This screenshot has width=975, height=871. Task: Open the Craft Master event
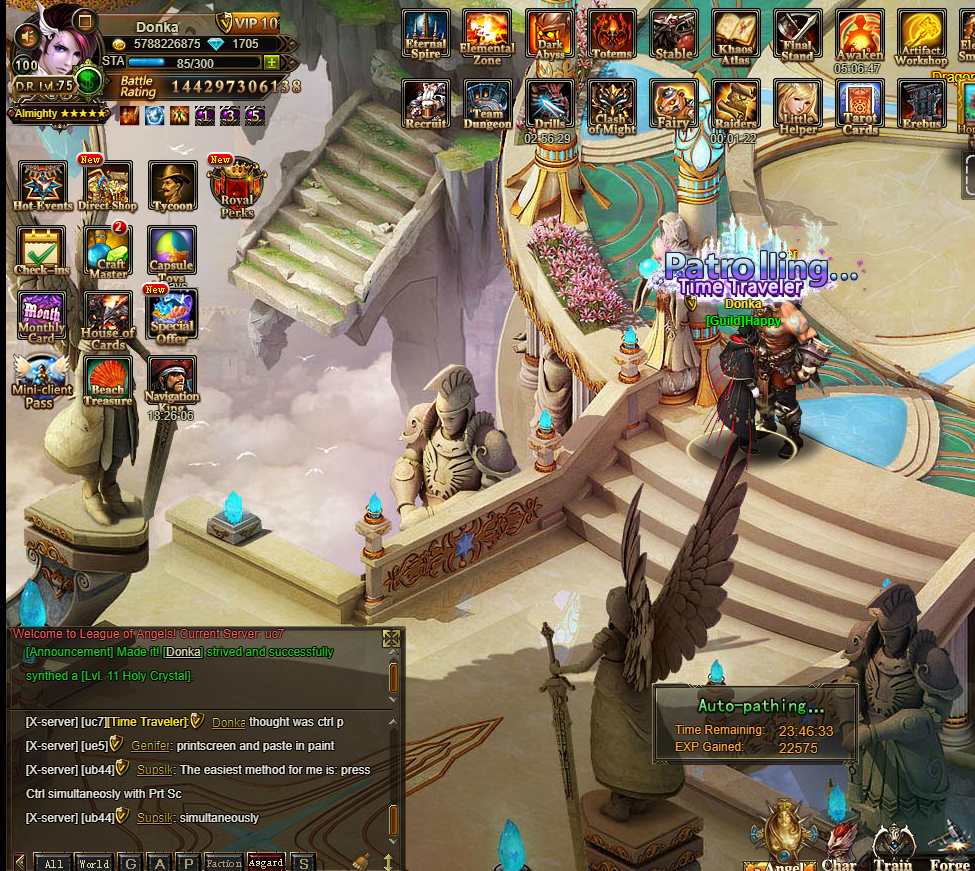click(x=108, y=250)
